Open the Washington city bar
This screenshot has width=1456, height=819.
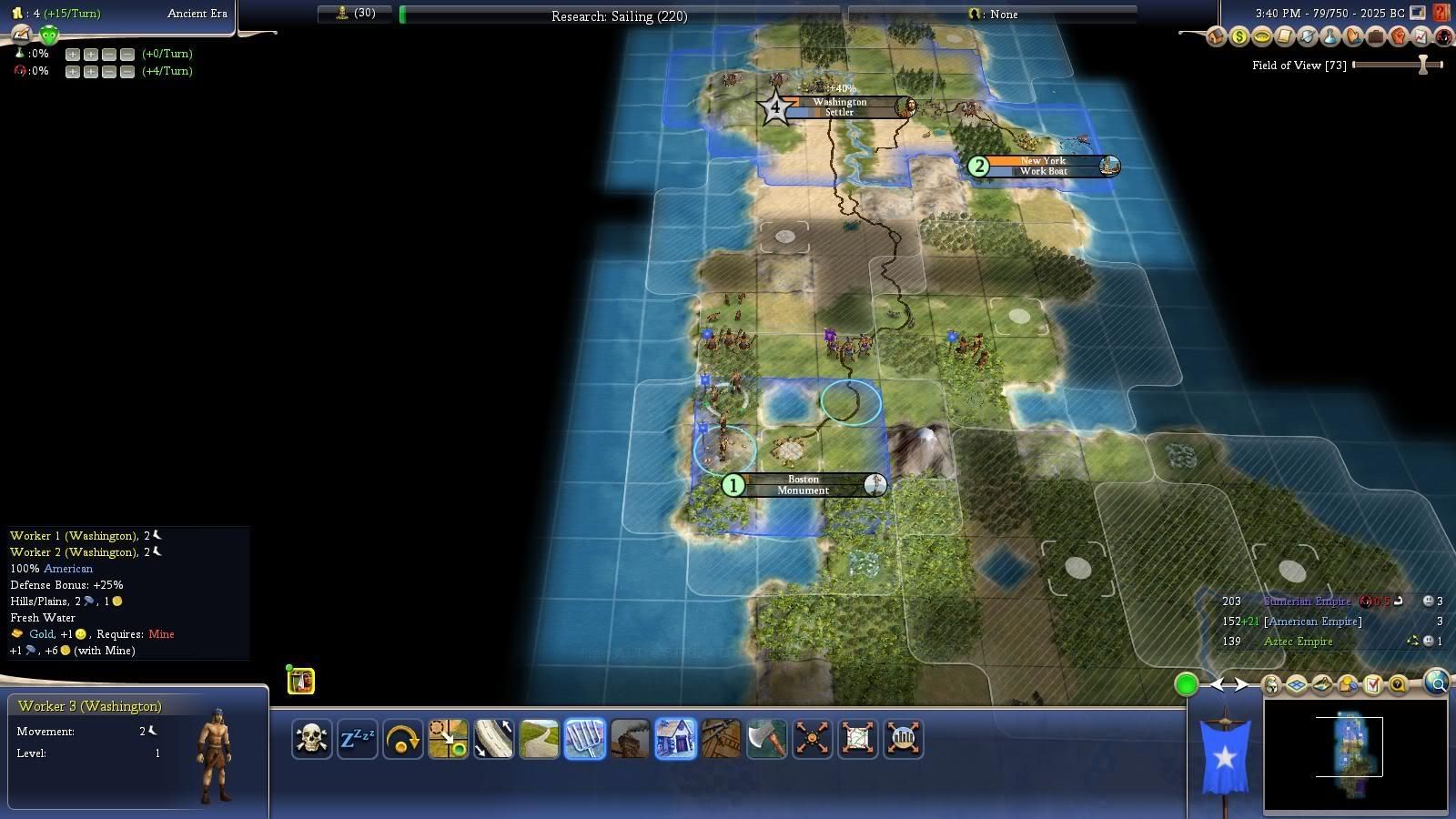click(x=839, y=107)
